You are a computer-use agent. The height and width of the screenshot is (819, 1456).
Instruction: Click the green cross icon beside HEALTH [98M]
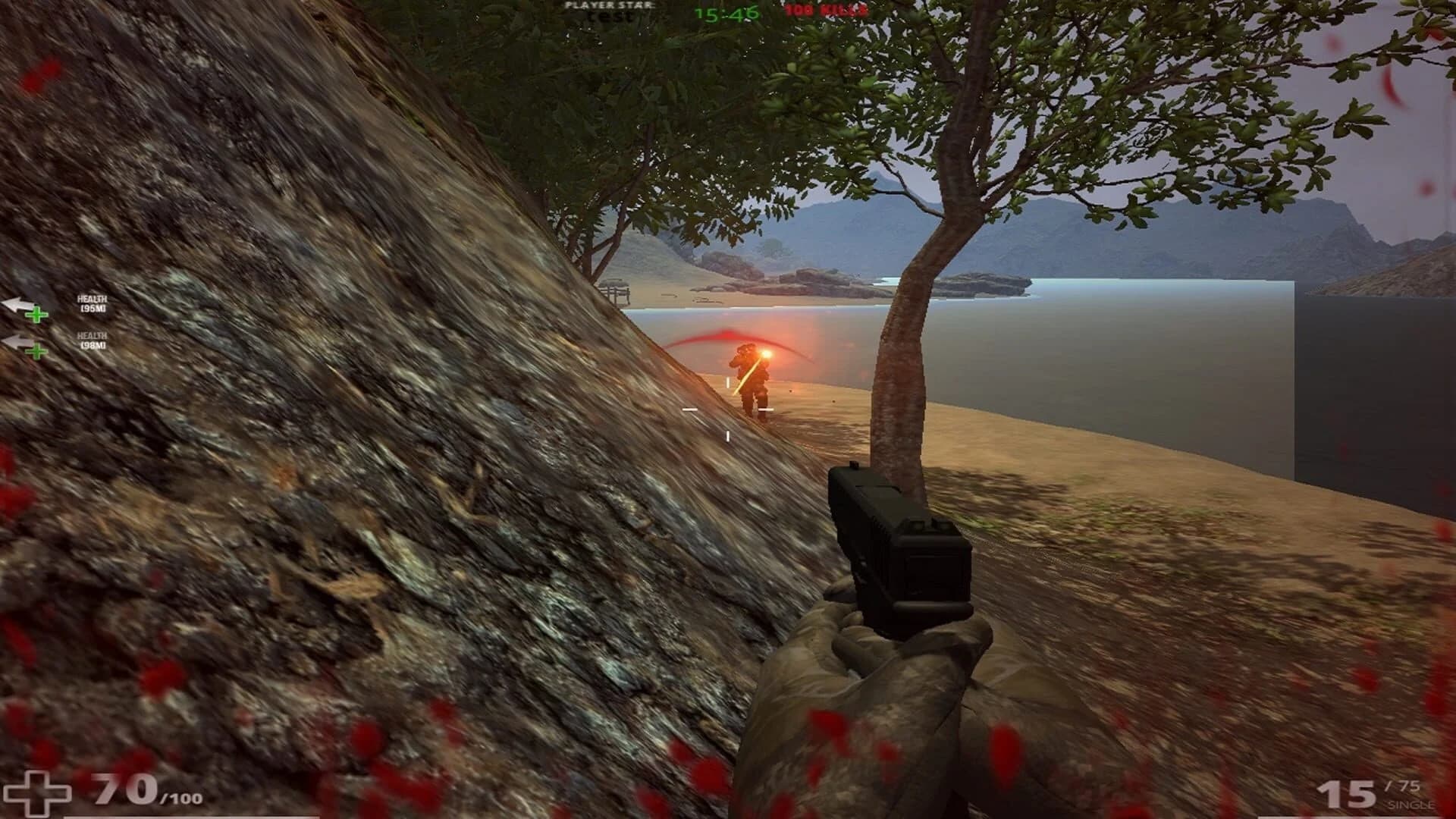point(35,352)
